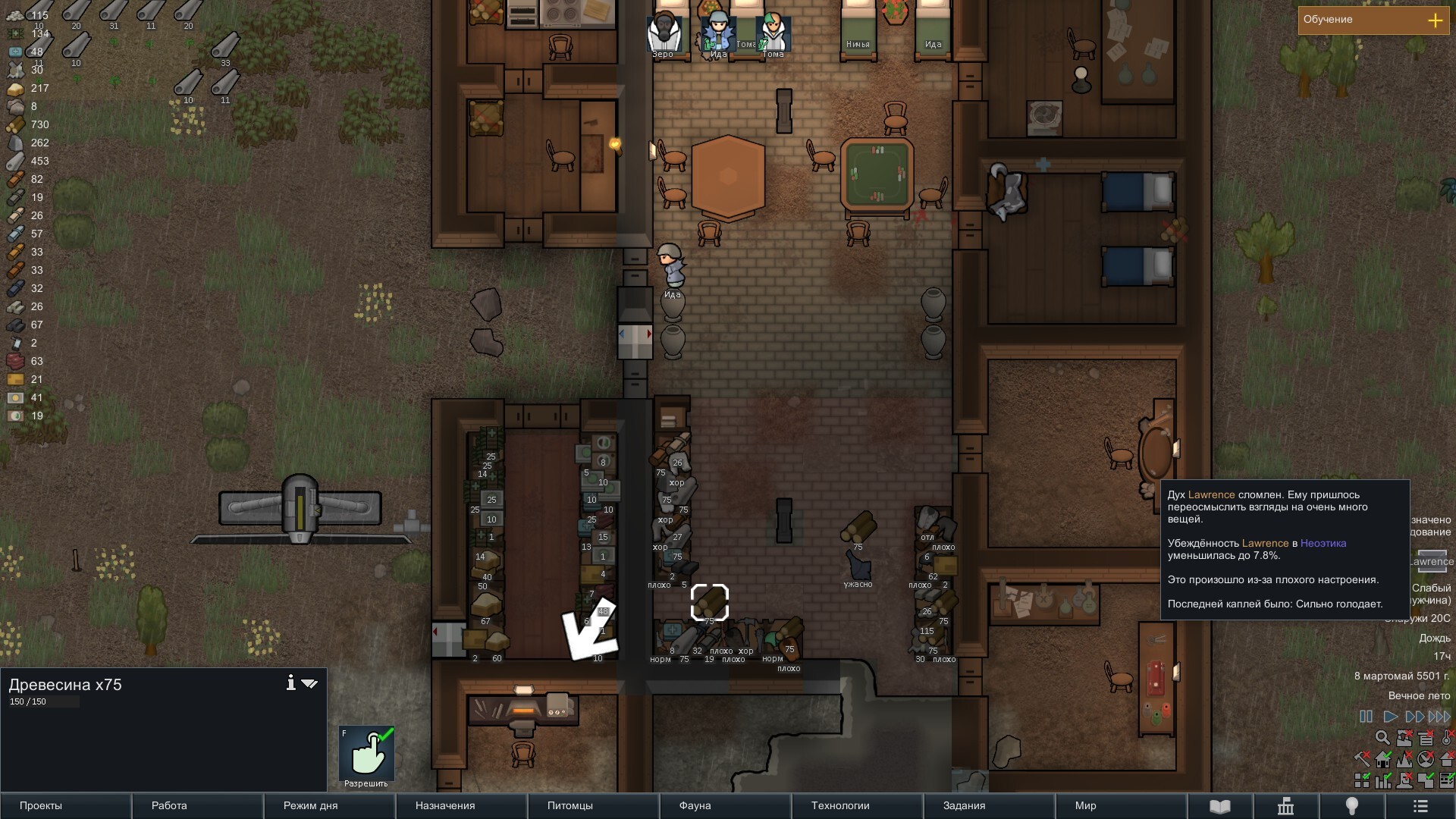Screen dimensions: 1456x819
Task: Expand the Обучение tutorial panel with the plus
Action: (x=1435, y=20)
